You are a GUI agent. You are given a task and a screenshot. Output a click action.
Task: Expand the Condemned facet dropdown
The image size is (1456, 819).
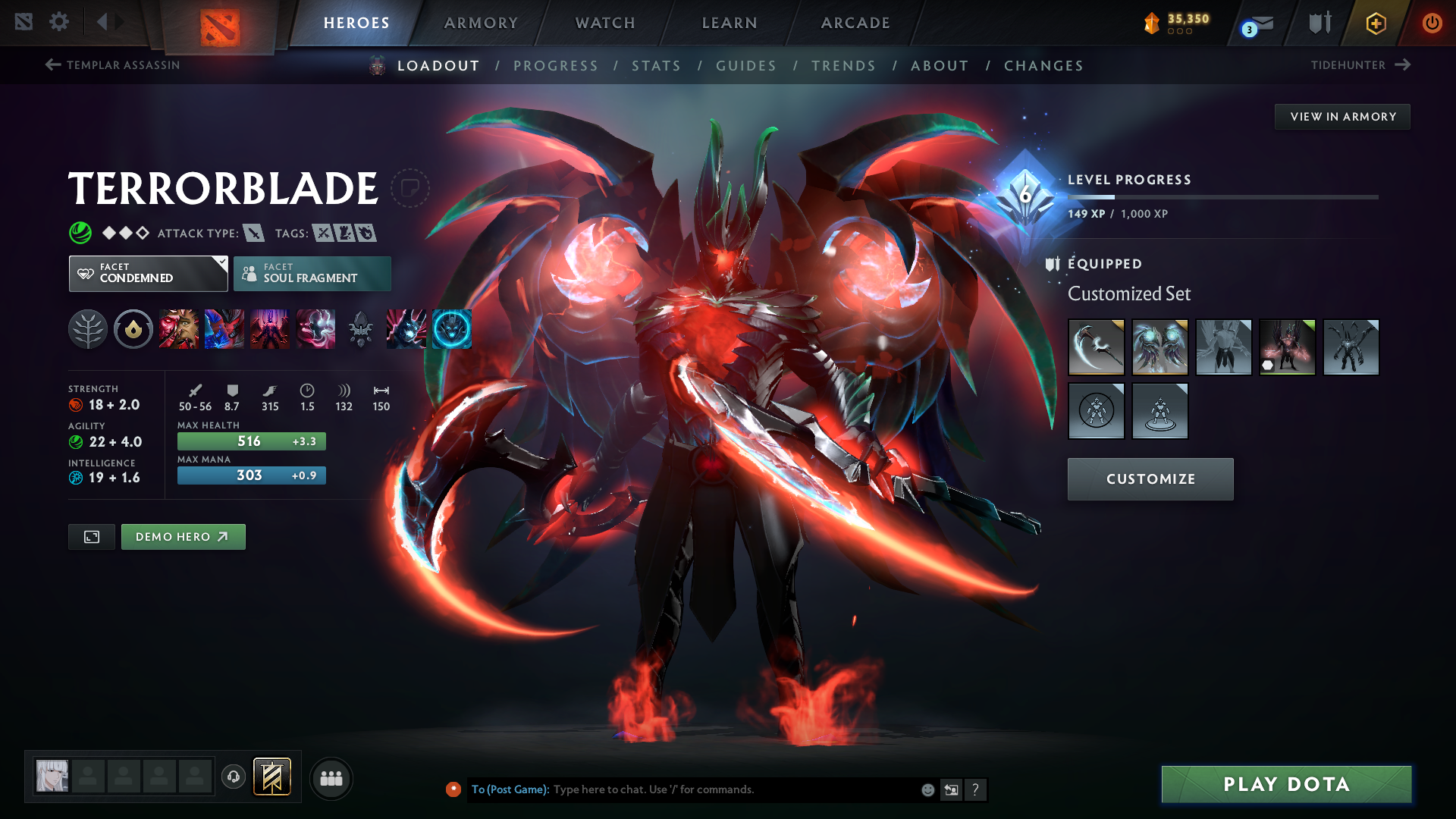tap(221, 264)
